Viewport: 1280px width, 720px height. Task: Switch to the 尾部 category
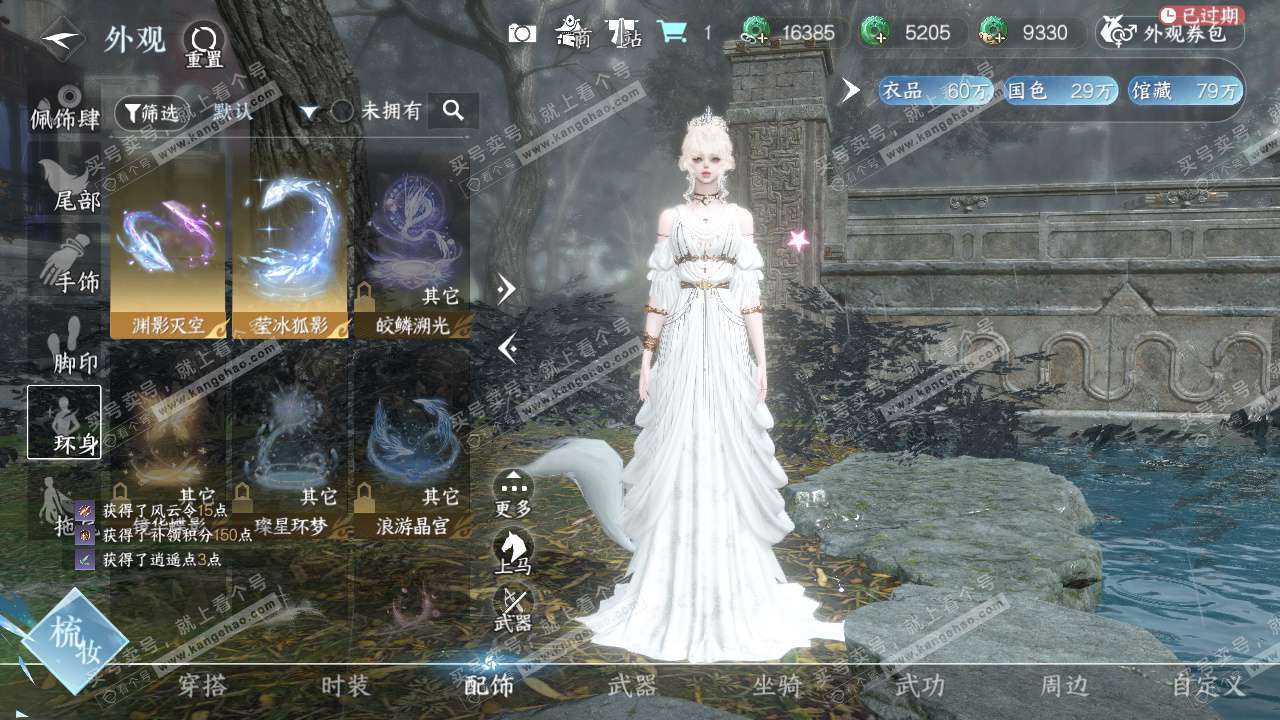[66, 187]
